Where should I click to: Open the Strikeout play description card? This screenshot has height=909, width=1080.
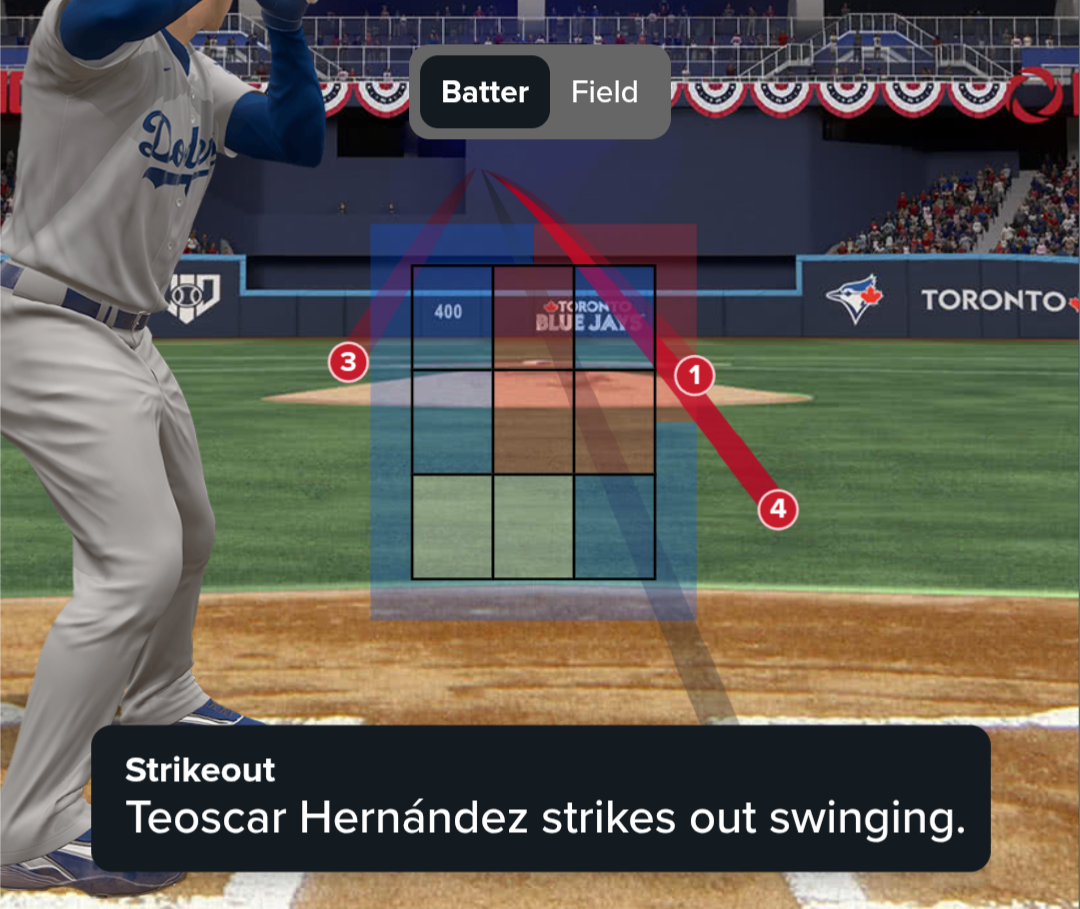[540, 798]
